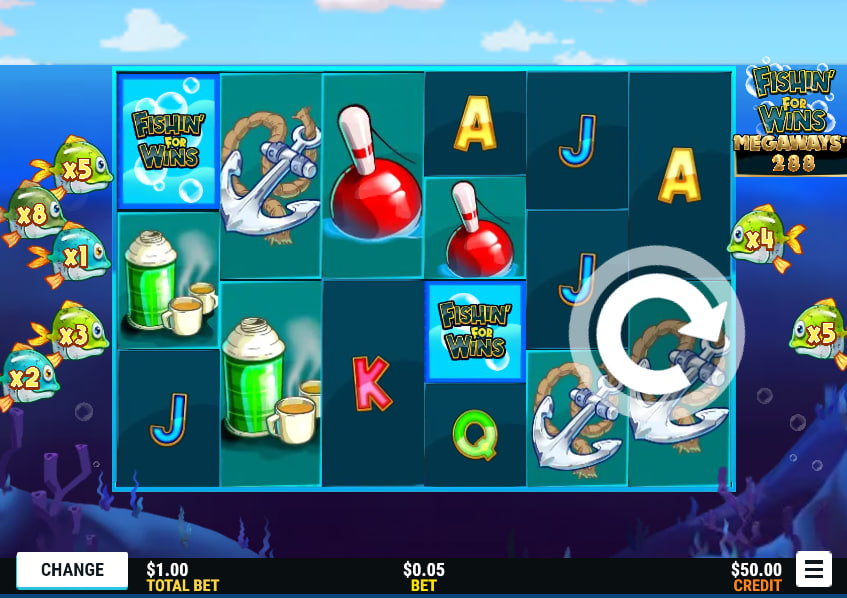Click the CHANGE bet button
The height and width of the screenshot is (598, 847).
coord(72,570)
